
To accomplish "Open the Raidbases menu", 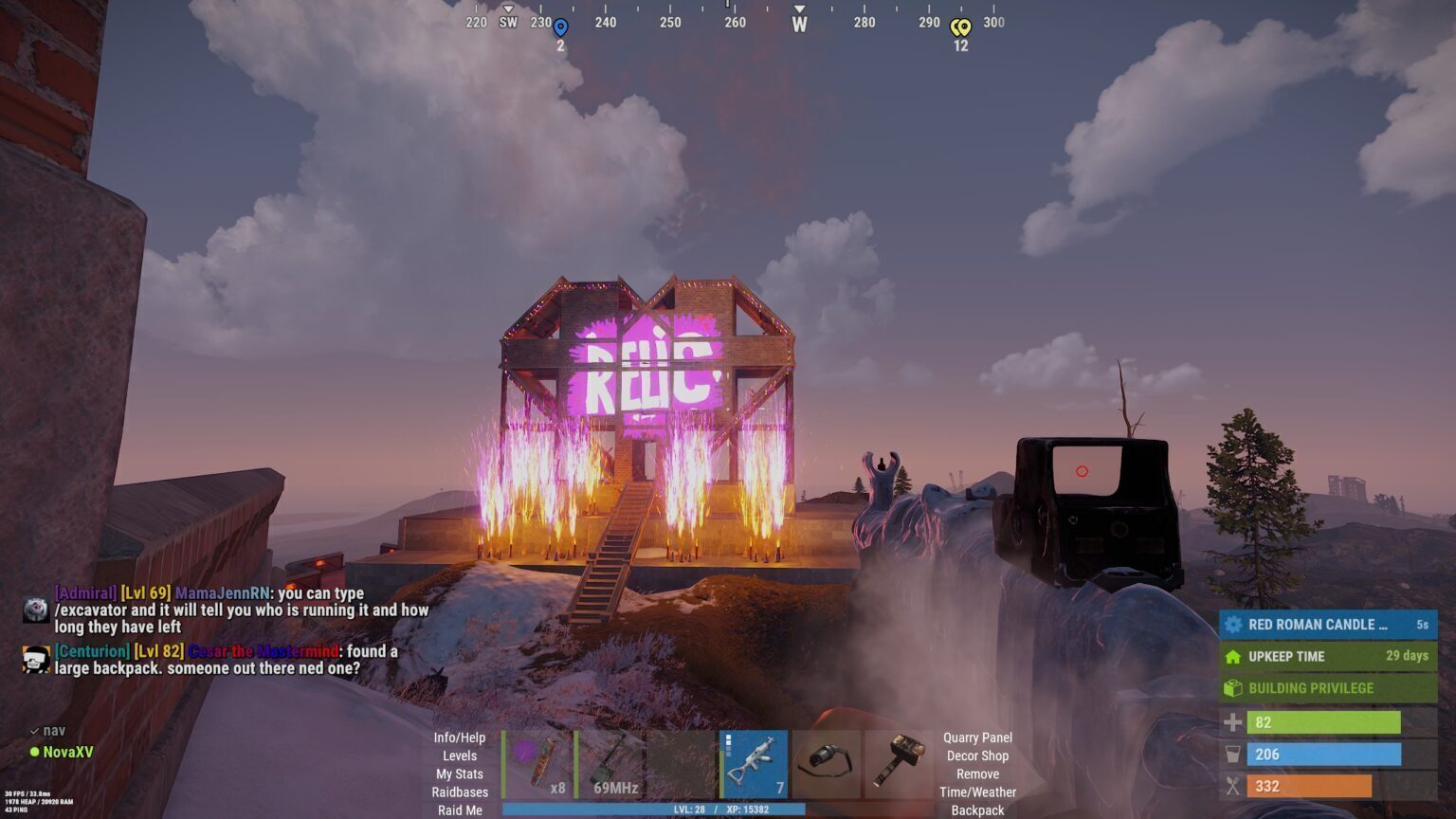I will click(x=460, y=792).
